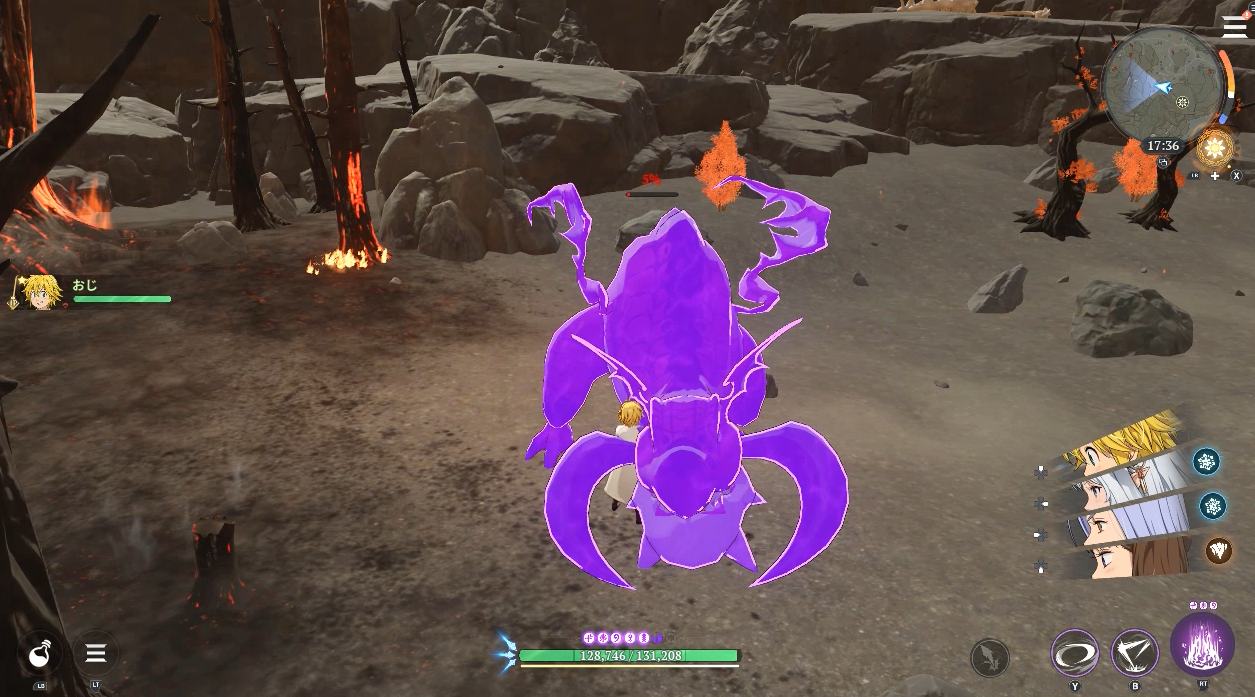
Task: Select the greyed-out sword attack icon
Action: [989, 657]
